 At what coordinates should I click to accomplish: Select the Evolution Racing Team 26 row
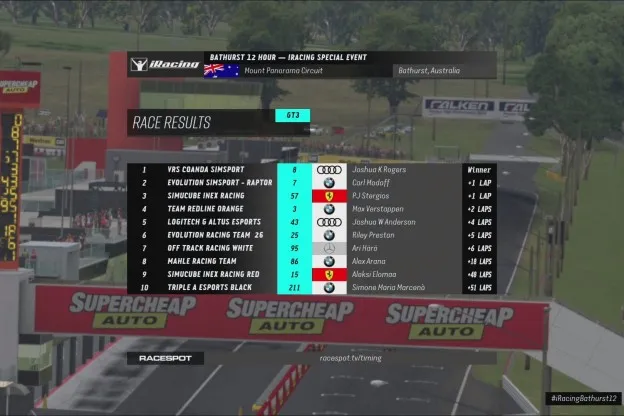pos(310,235)
